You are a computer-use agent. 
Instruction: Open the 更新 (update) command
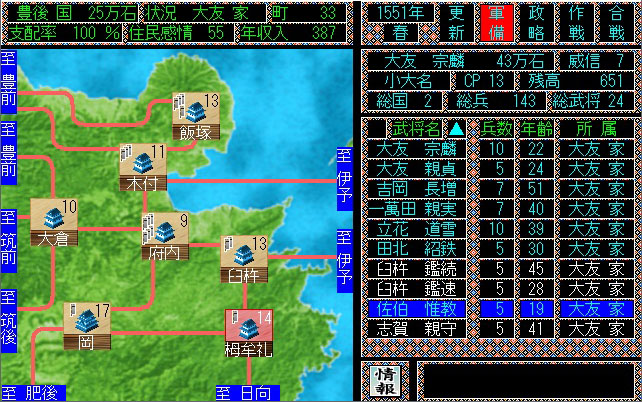pyautogui.click(x=455, y=21)
